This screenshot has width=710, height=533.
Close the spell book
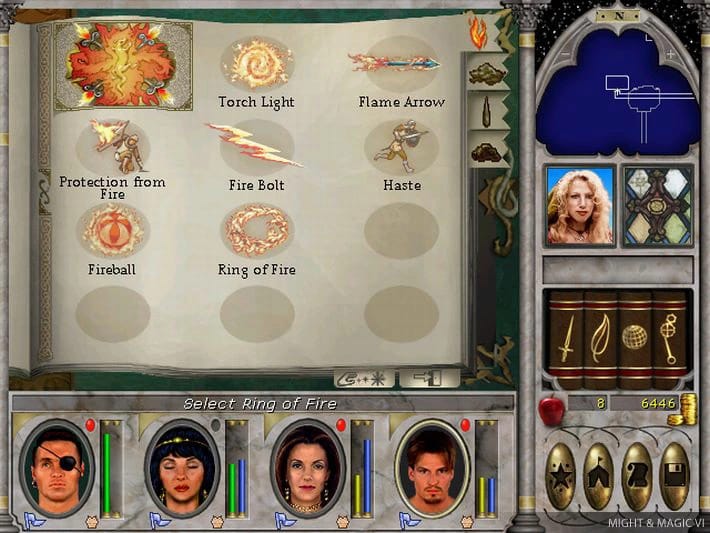(x=429, y=379)
